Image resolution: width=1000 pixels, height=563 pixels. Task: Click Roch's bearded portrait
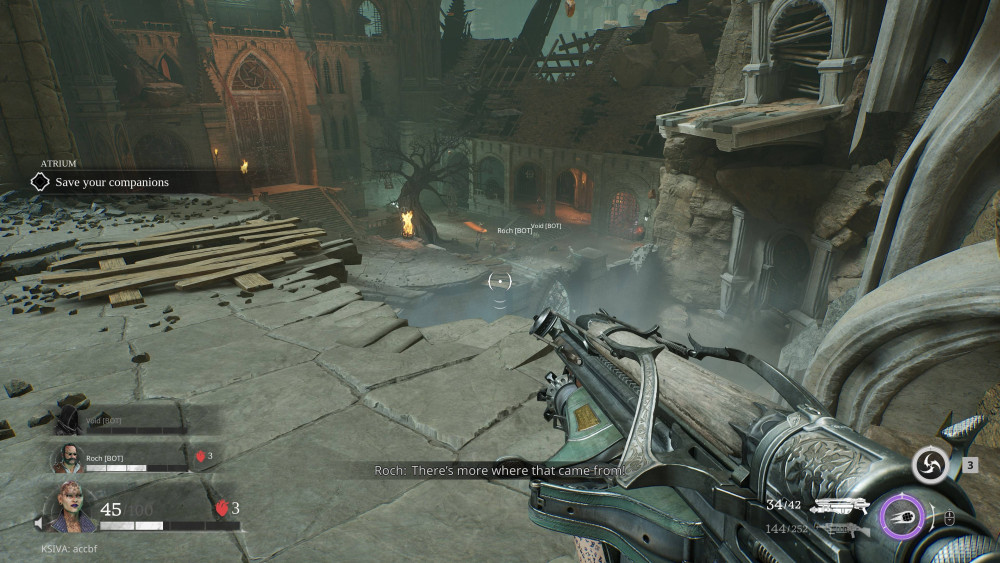pos(67,459)
